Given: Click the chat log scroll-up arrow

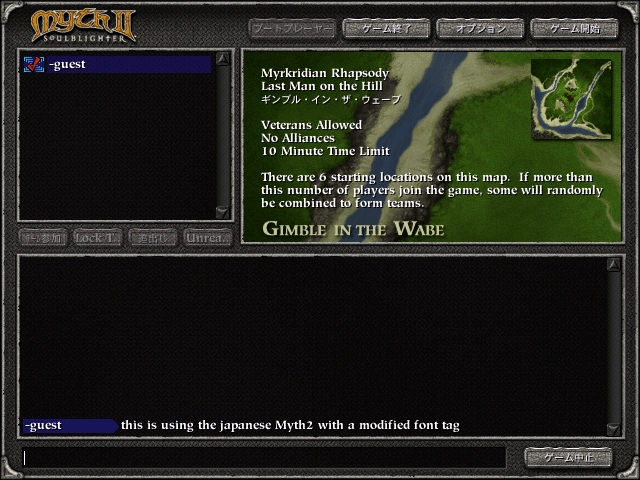Looking at the screenshot, I should [x=613, y=265].
